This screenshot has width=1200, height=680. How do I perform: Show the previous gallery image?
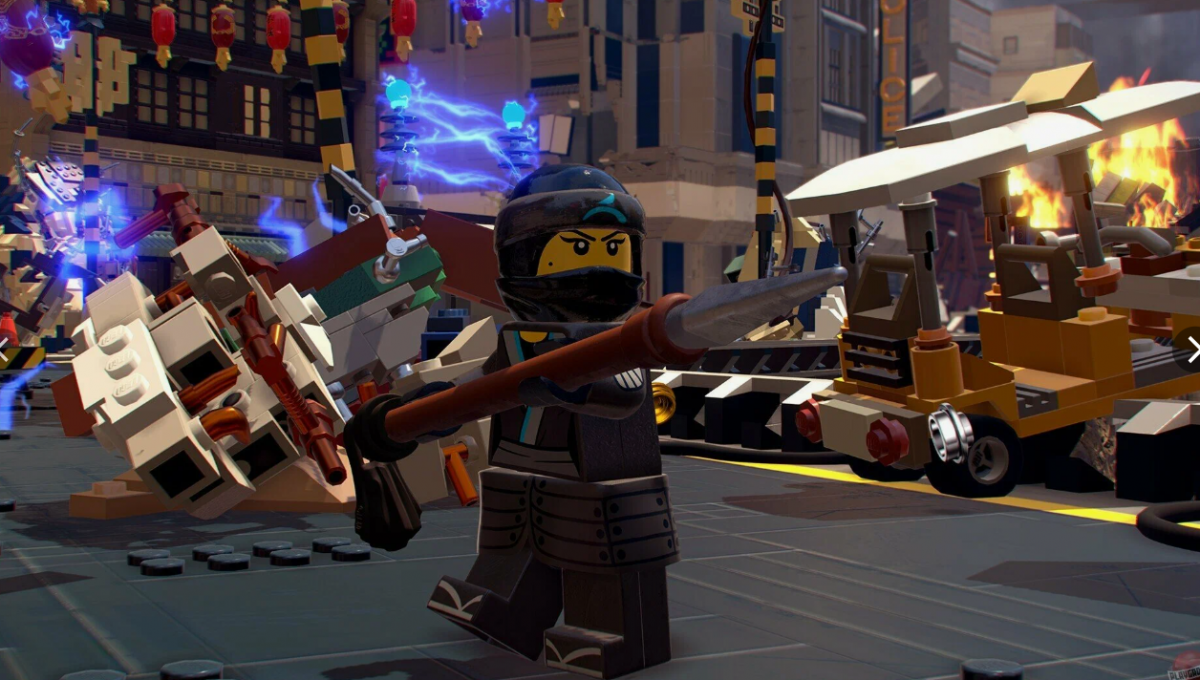pyautogui.click(x=5, y=349)
